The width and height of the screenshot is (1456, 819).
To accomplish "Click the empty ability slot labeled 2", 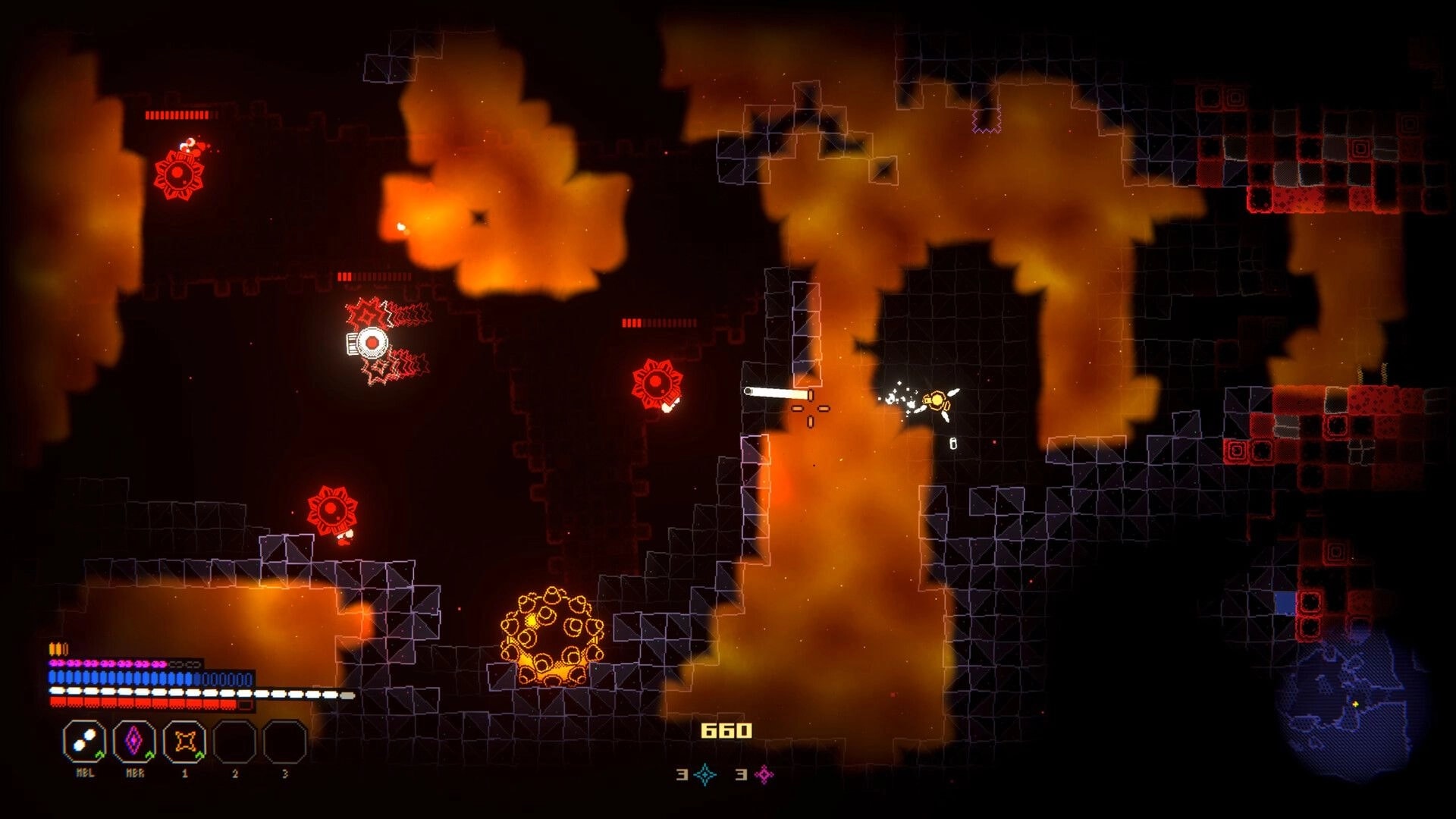I will pyautogui.click(x=234, y=742).
